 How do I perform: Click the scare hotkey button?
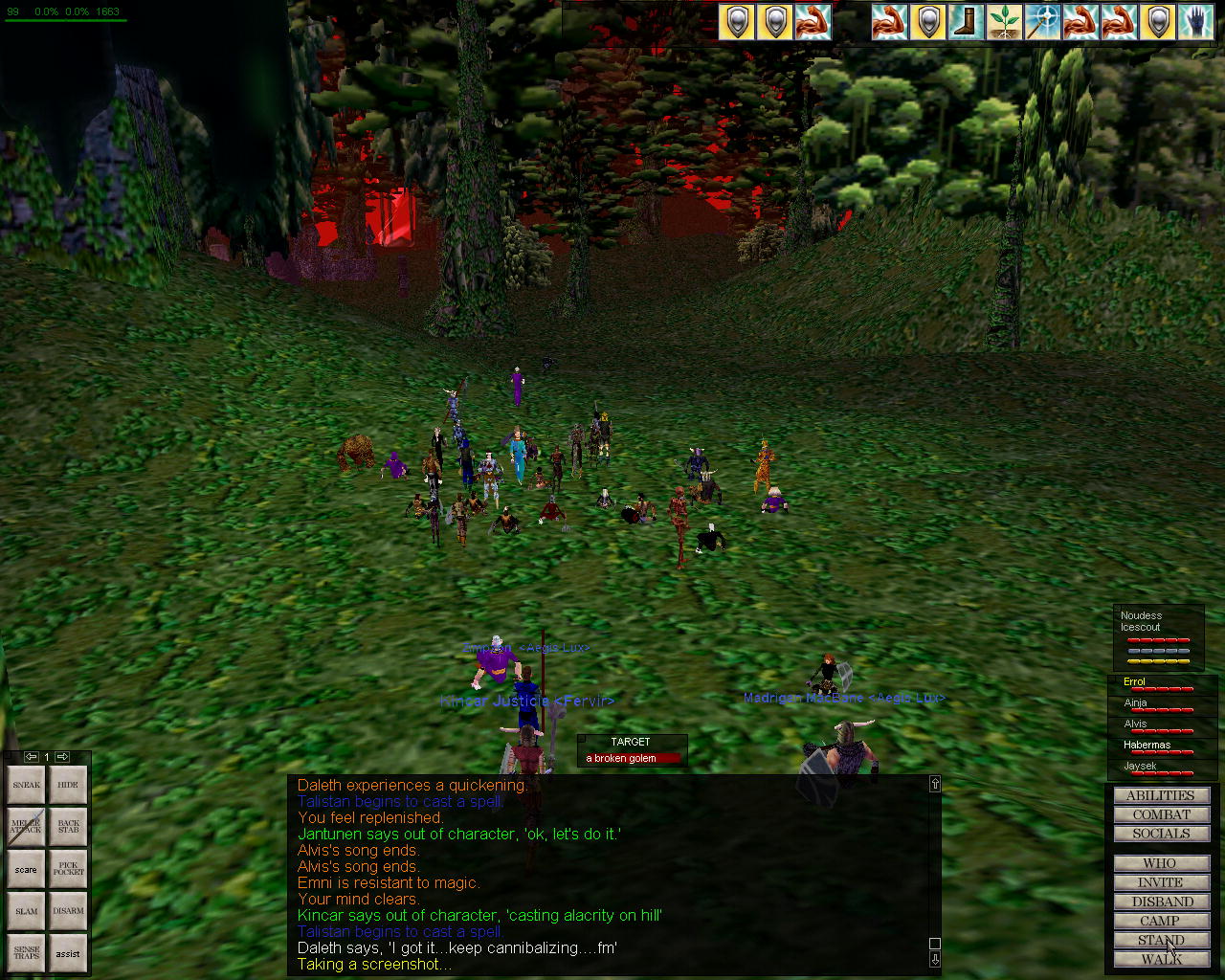point(27,869)
